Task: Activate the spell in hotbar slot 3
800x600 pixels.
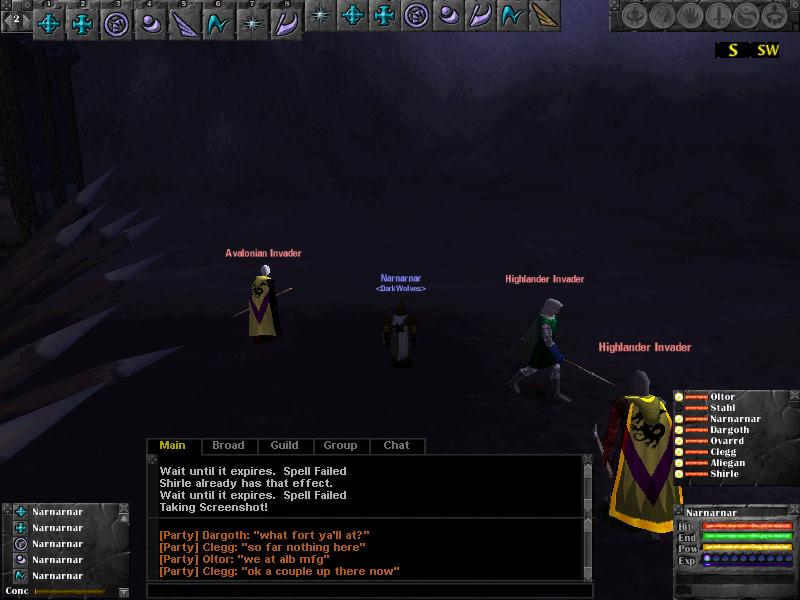Action: [x=114, y=23]
